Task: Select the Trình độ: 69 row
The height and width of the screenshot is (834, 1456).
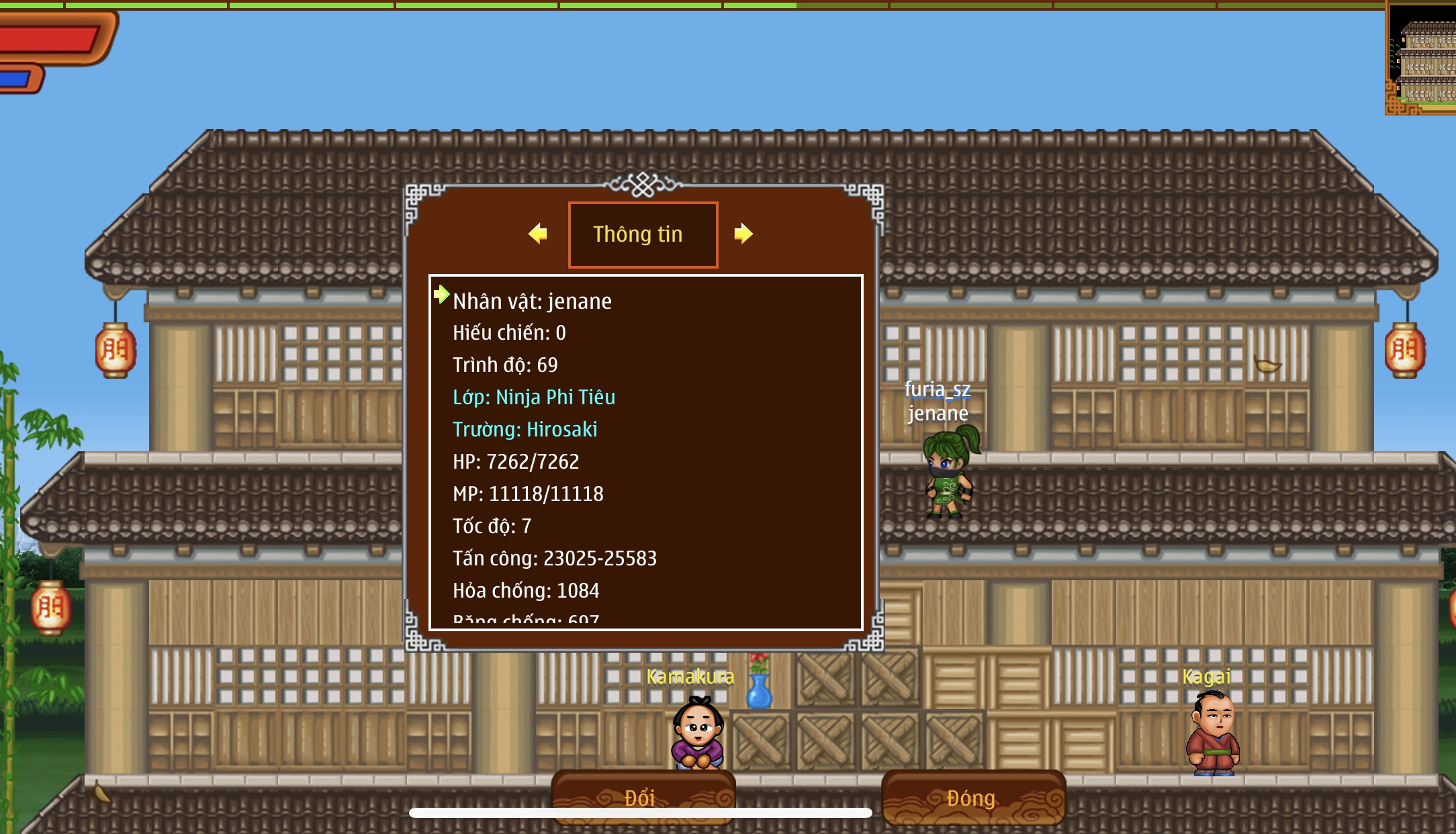Action: [505, 365]
